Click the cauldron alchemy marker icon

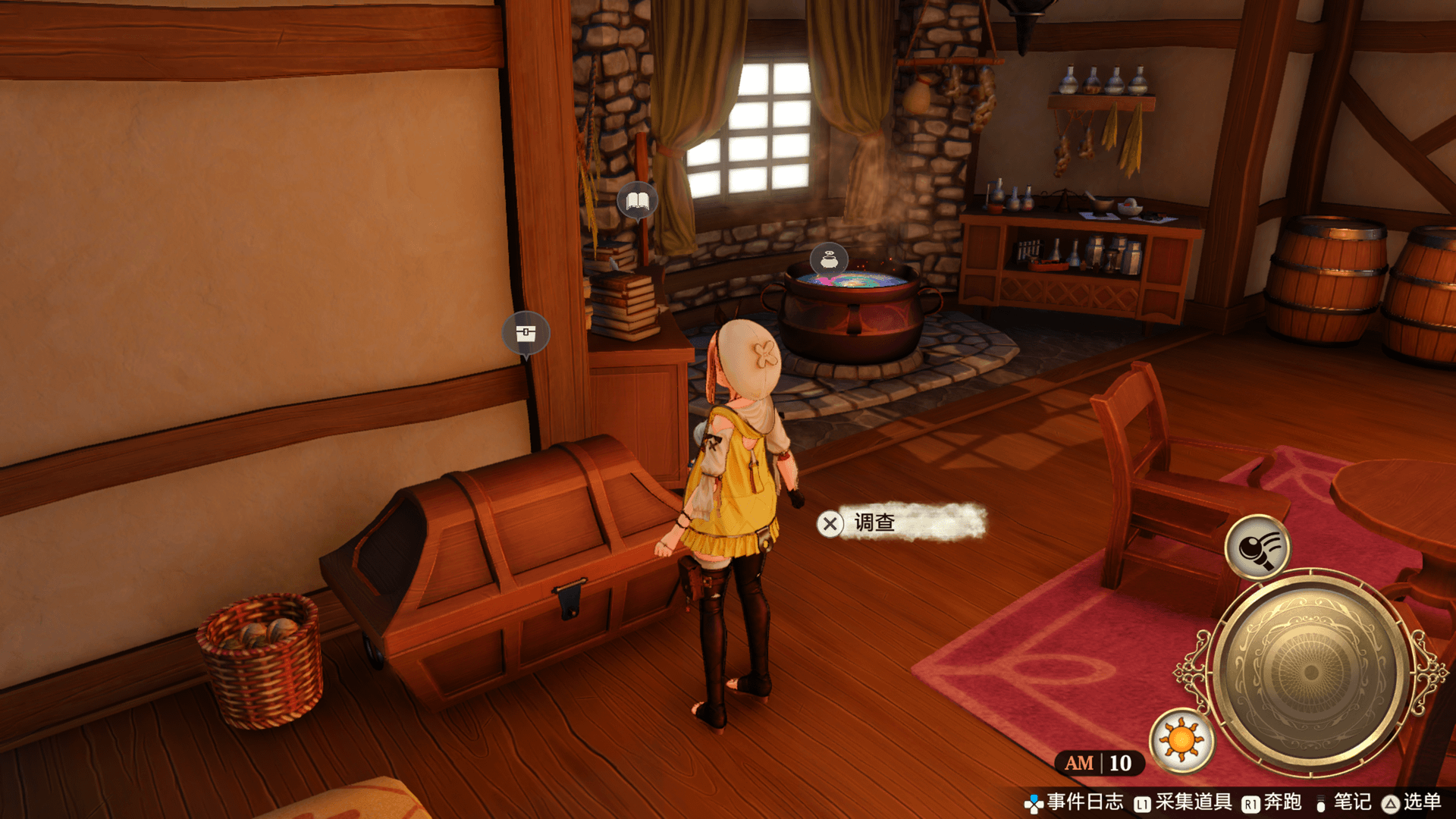[x=829, y=259]
